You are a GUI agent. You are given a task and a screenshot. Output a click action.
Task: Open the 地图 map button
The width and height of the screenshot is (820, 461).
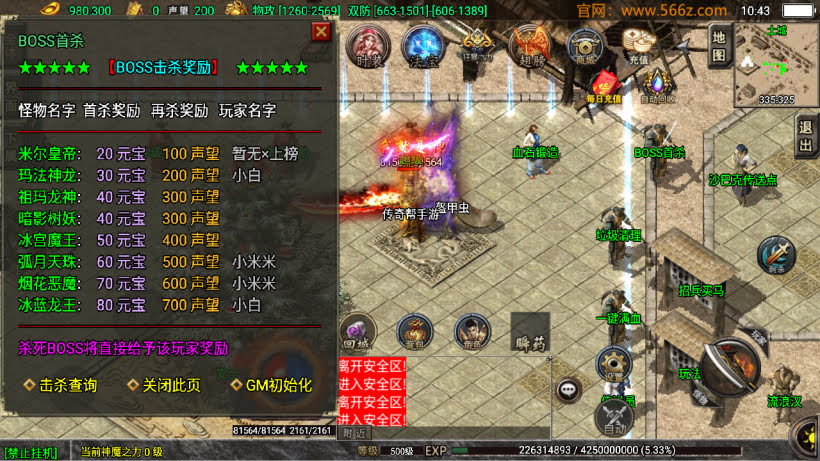(719, 46)
